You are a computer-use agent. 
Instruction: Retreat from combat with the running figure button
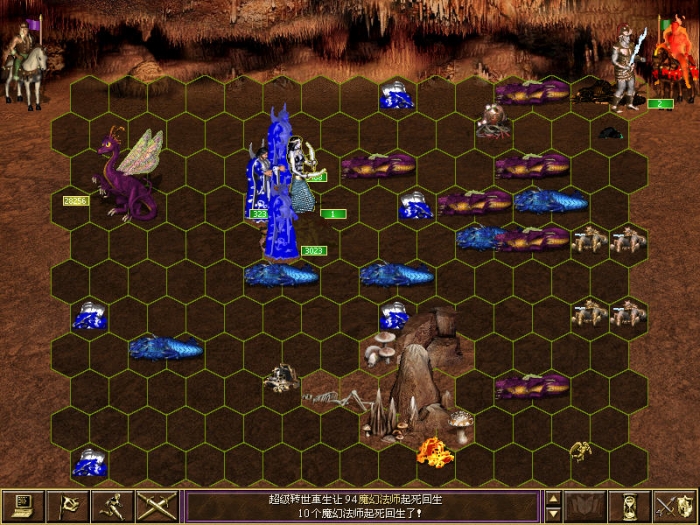tap(112, 506)
